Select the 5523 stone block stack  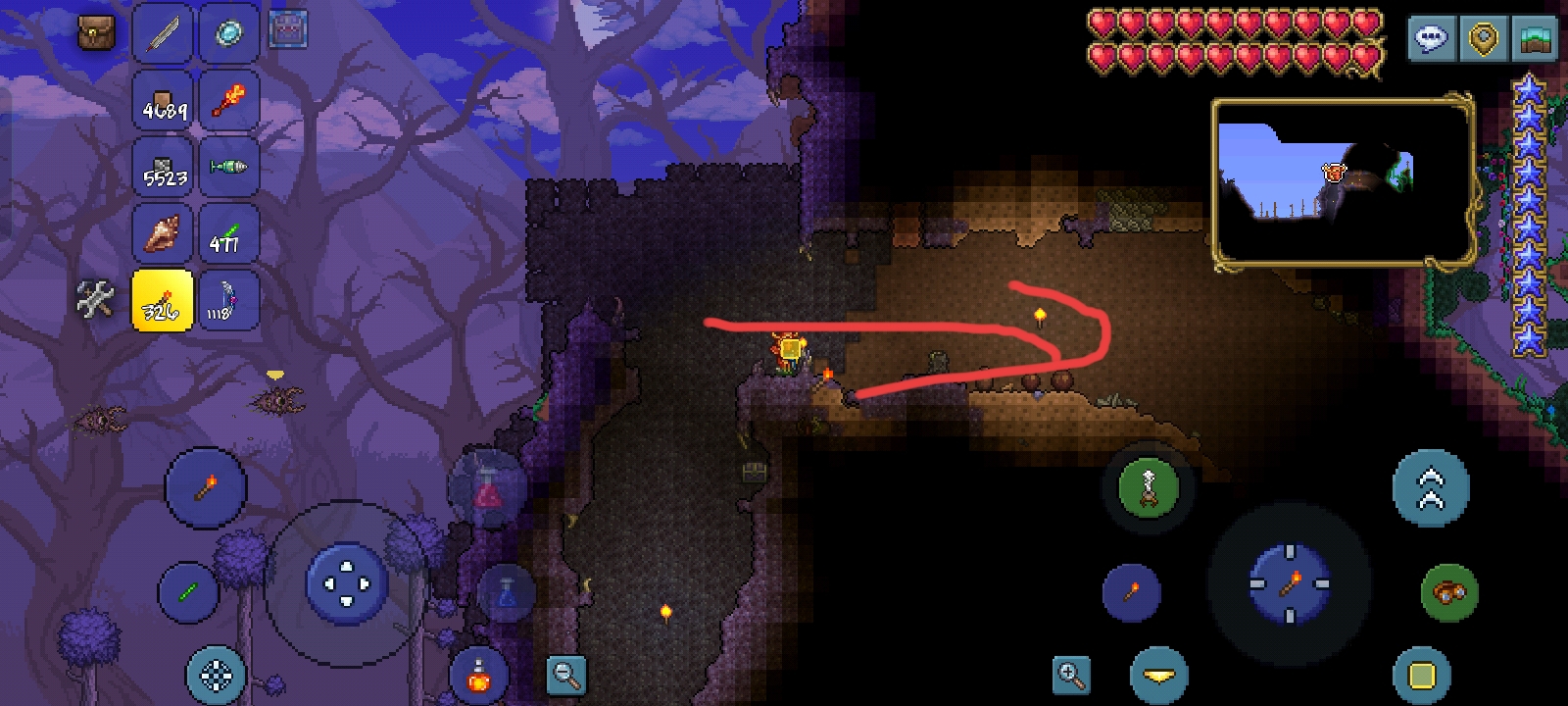pyautogui.click(x=163, y=168)
